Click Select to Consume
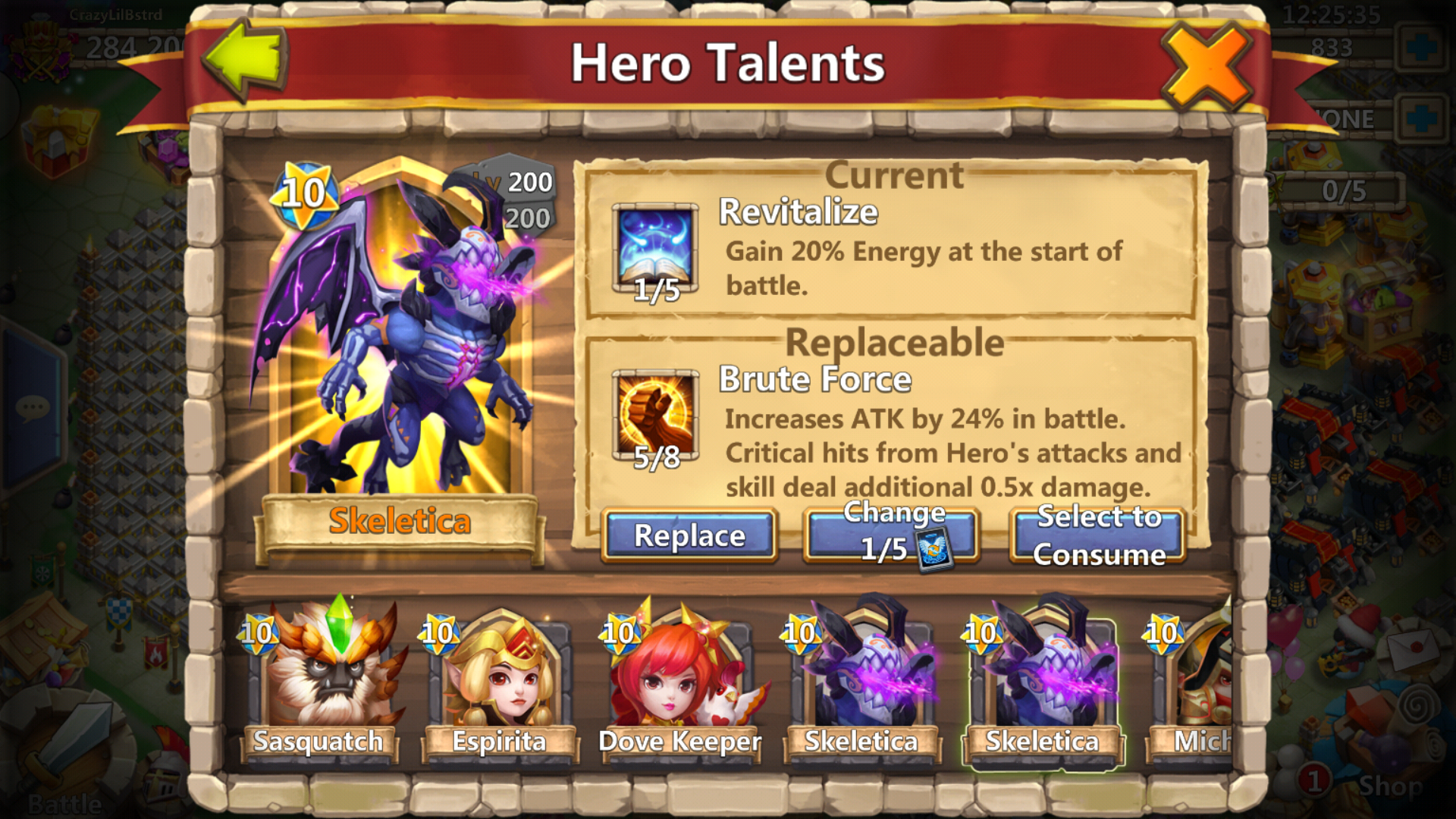This screenshot has height=819, width=1456. click(1098, 535)
